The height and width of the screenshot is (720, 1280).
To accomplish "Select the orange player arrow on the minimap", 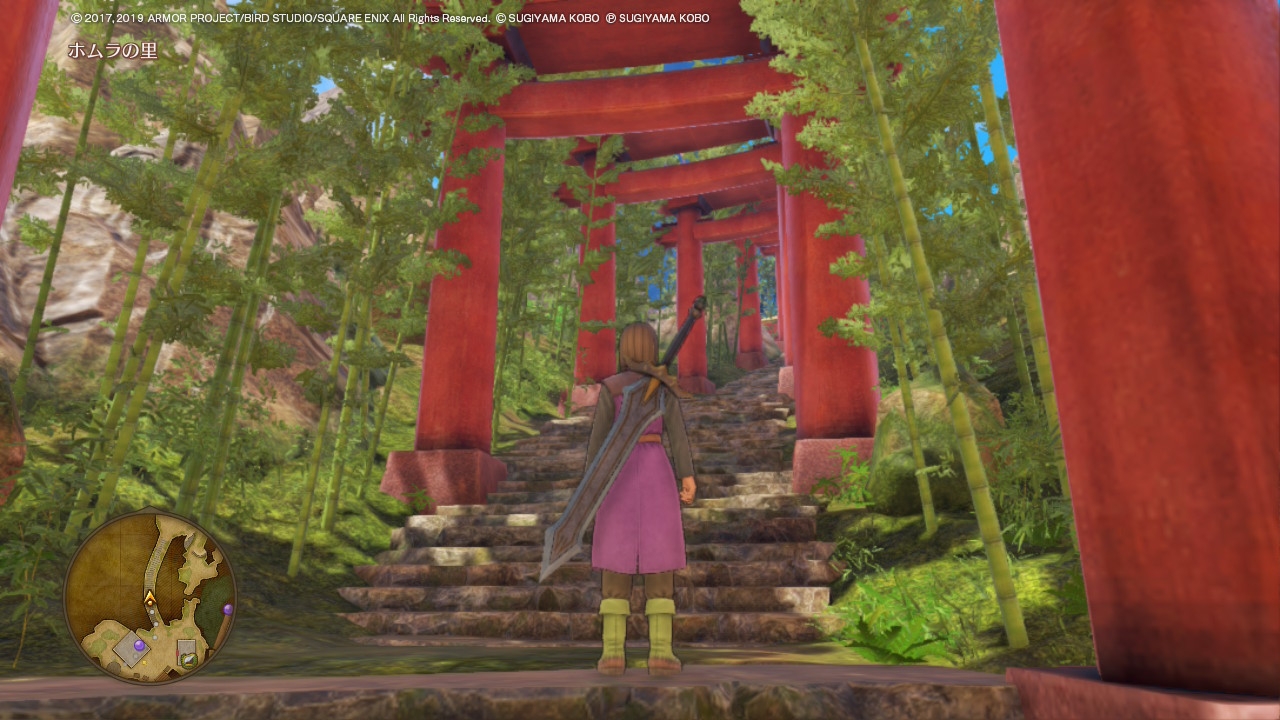I will tap(150, 598).
